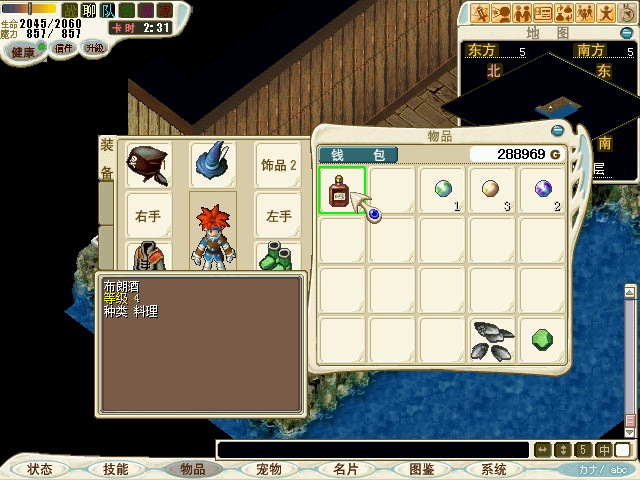Open the 宠物 pet menu
The height and width of the screenshot is (480, 640).
268,469
